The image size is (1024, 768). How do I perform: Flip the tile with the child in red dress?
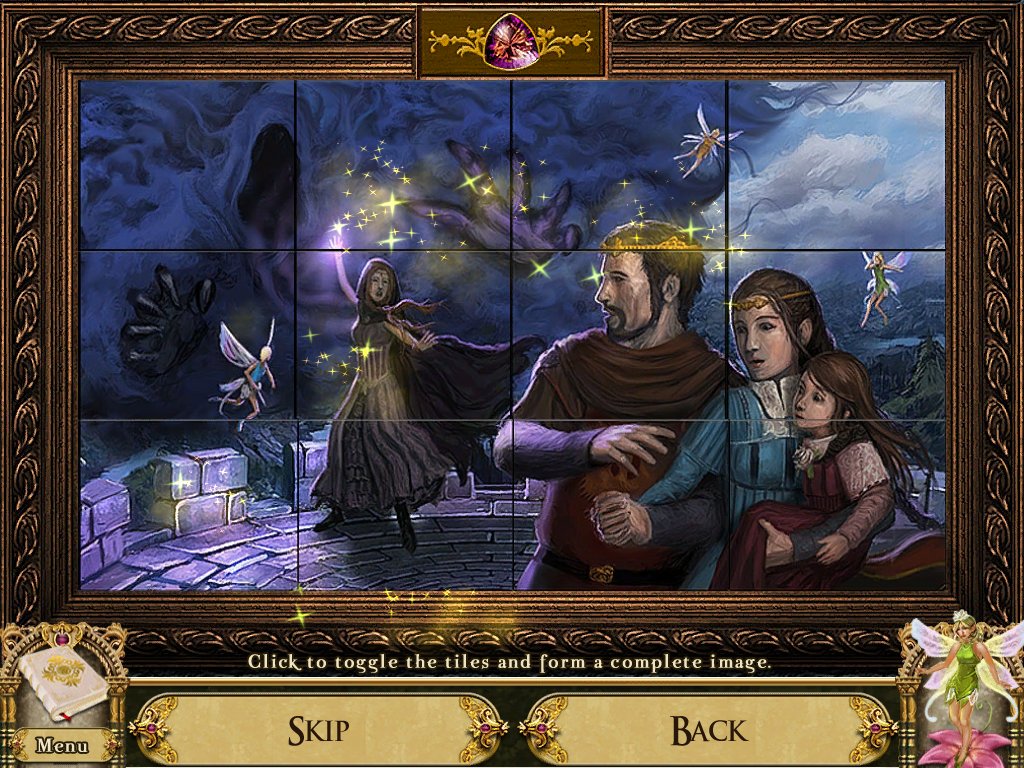click(837, 505)
